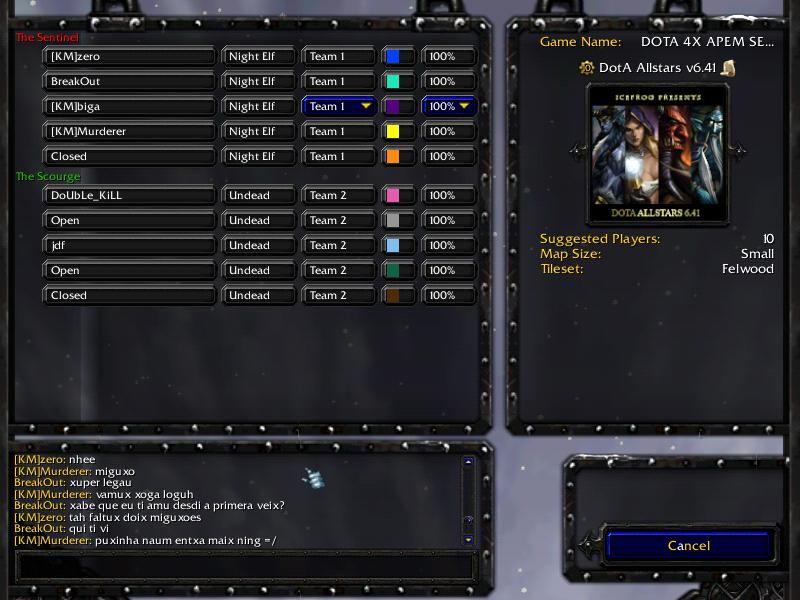Click the Undead race box for jdf
Screen dimensions: 800x600
258,245
